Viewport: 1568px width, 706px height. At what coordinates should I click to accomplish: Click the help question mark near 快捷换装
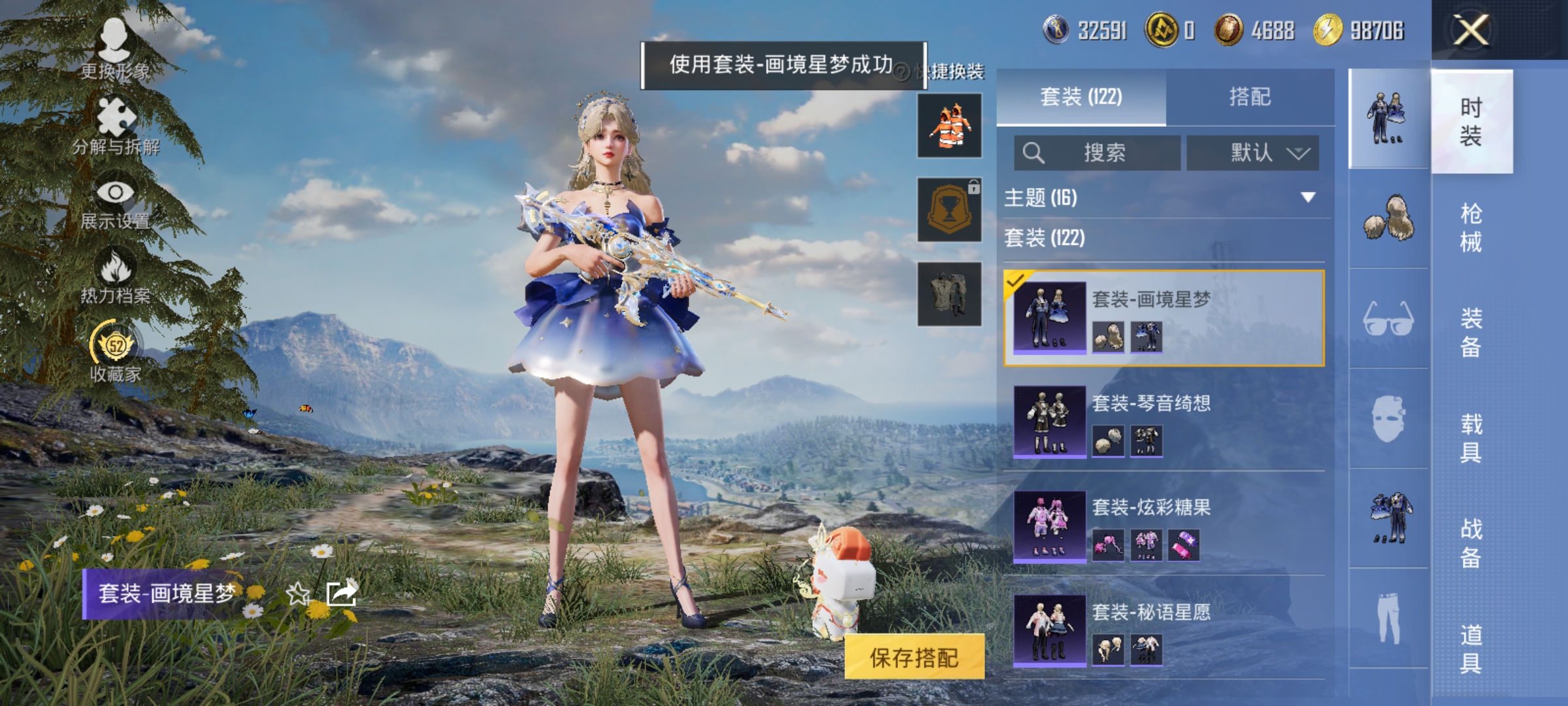902,71
